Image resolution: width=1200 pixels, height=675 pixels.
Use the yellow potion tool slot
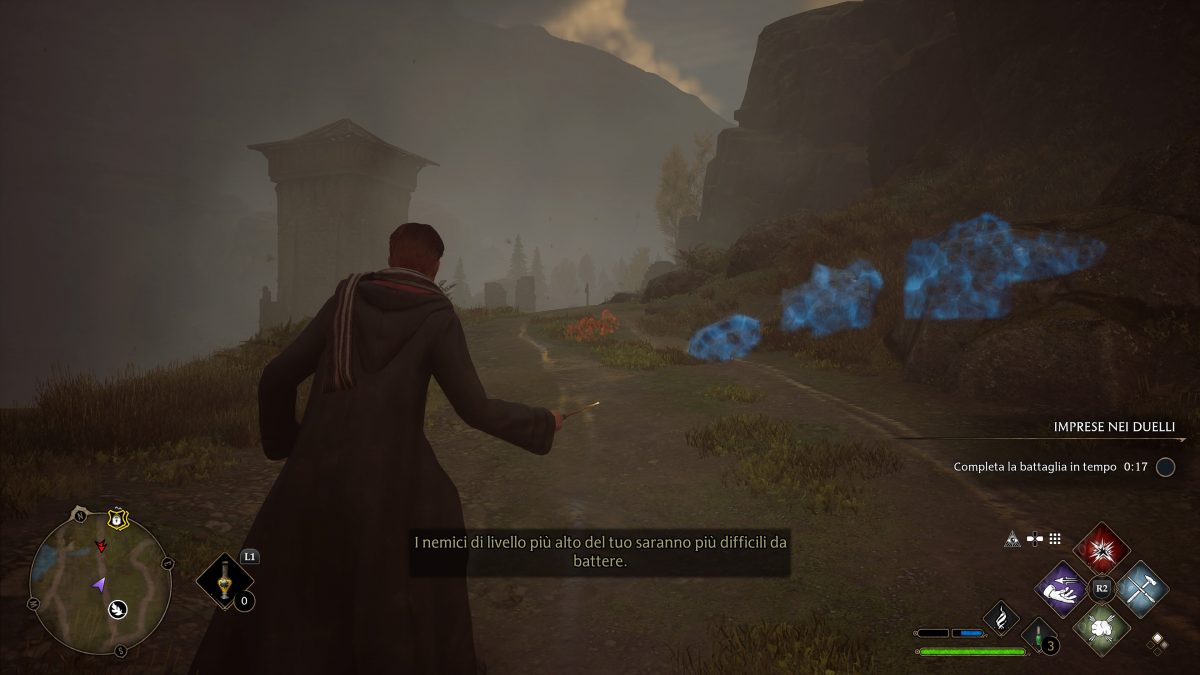[224, 582]
